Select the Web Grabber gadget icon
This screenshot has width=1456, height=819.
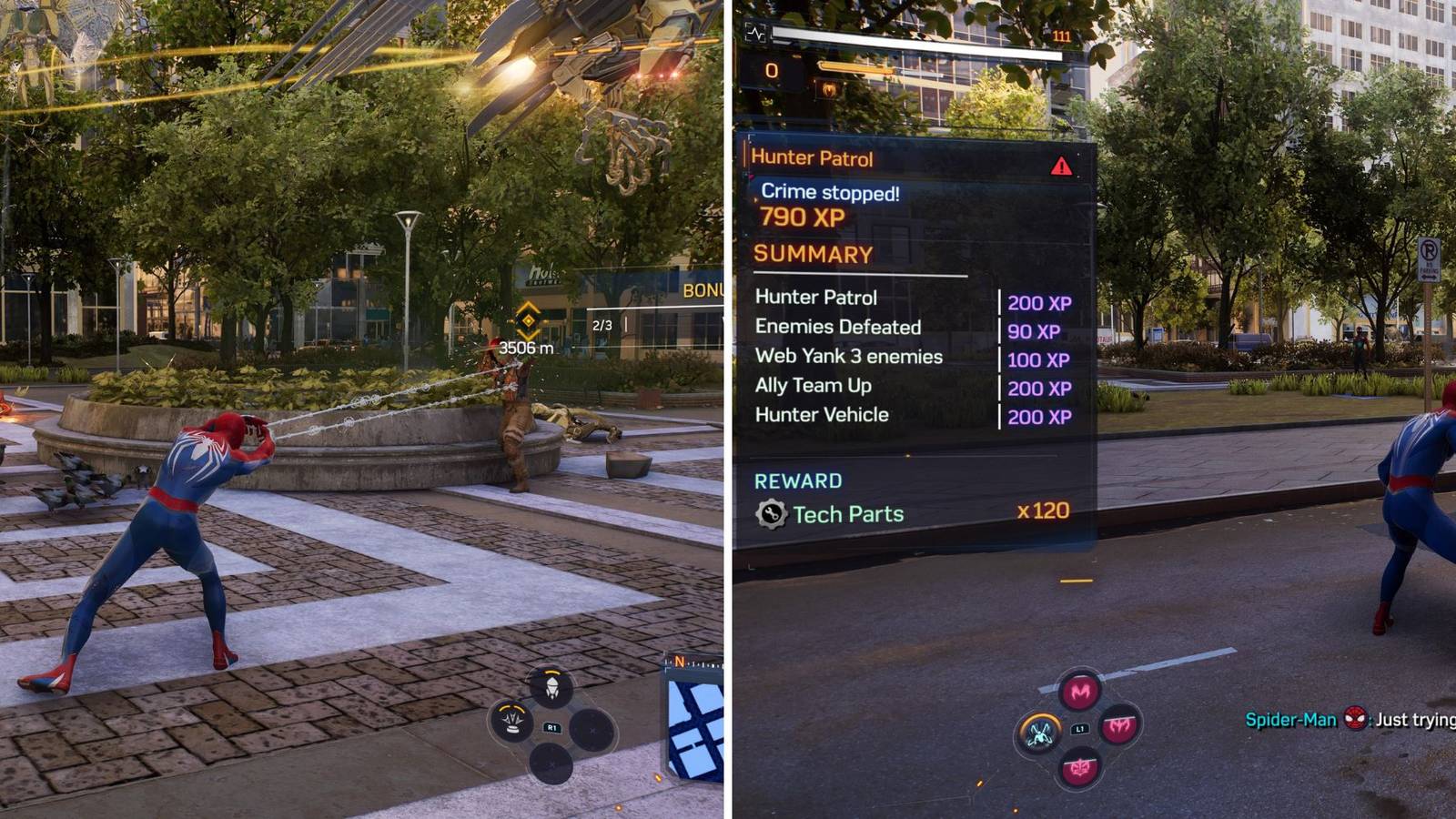pos(551,689)
